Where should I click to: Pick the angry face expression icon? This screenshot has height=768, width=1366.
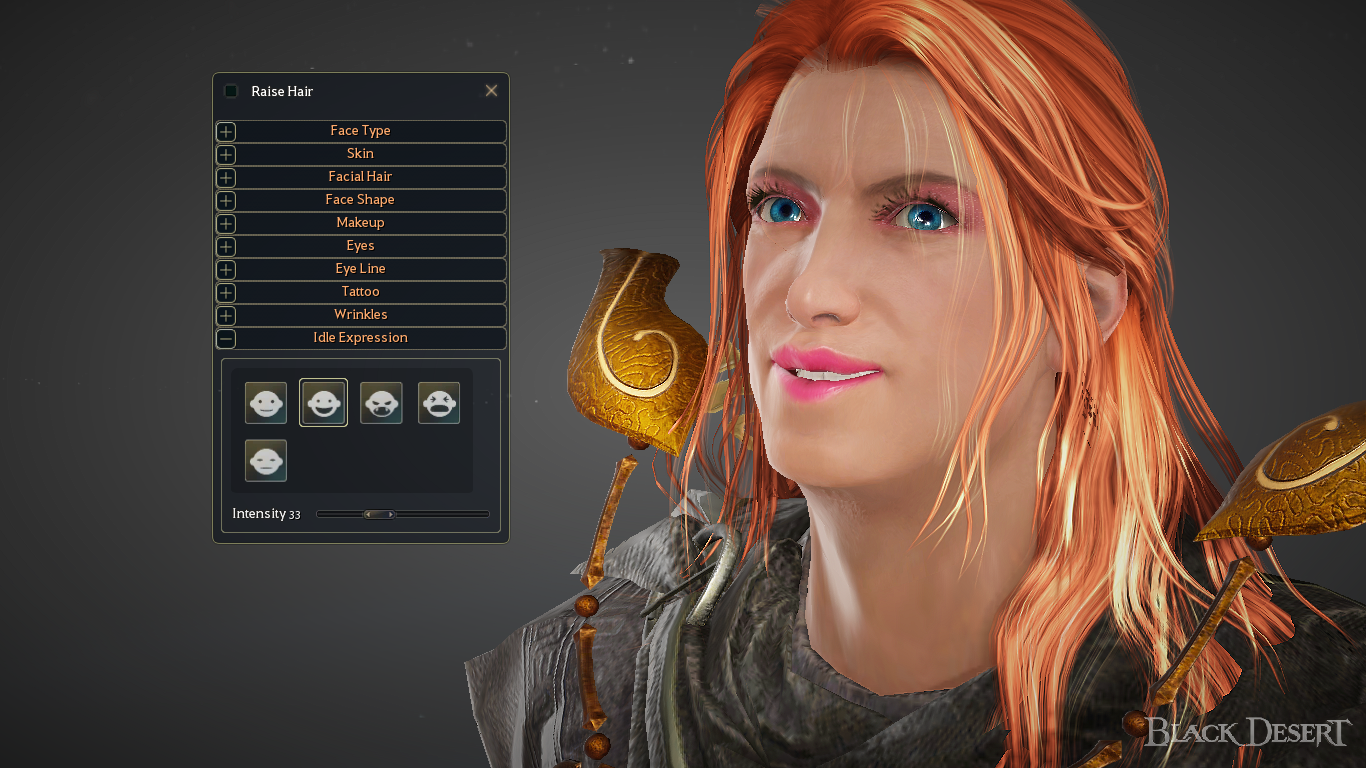(381, 402)
